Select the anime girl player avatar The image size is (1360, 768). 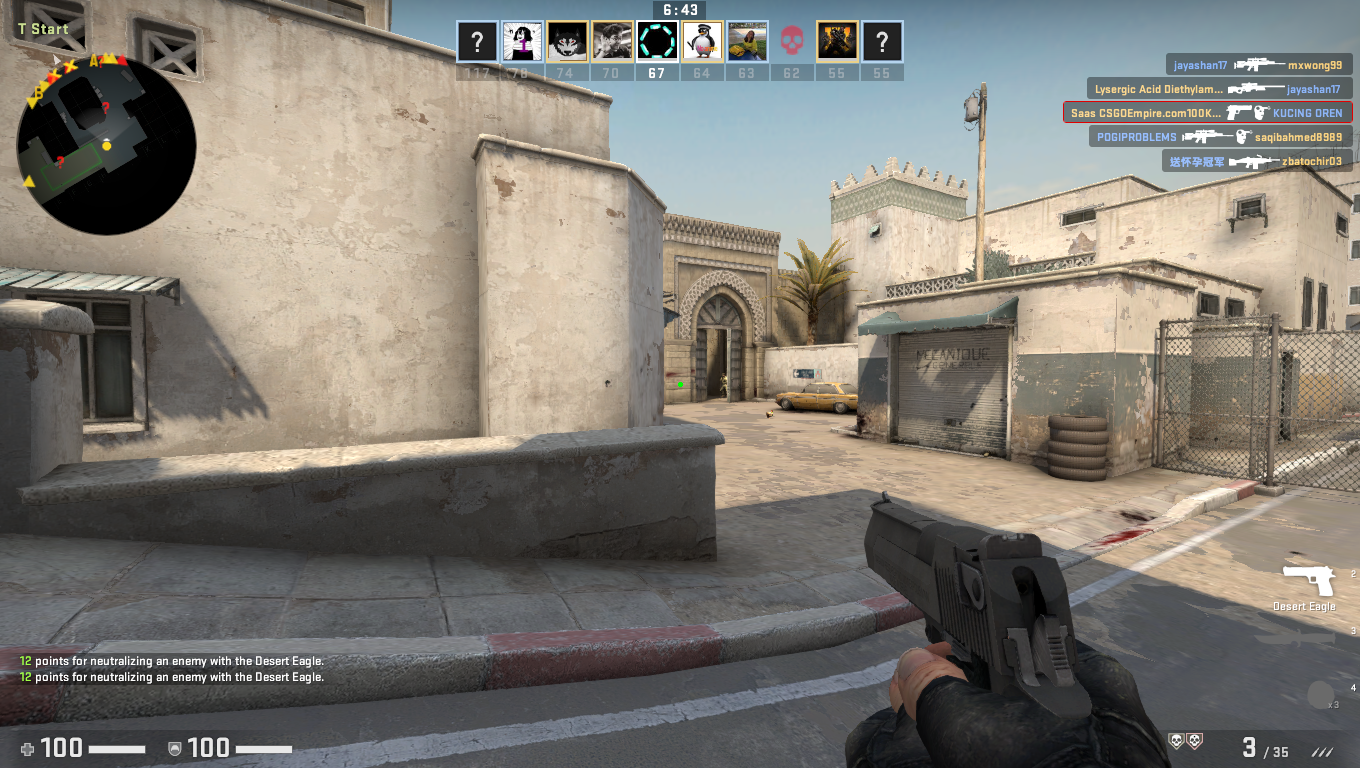pos(522,42)
